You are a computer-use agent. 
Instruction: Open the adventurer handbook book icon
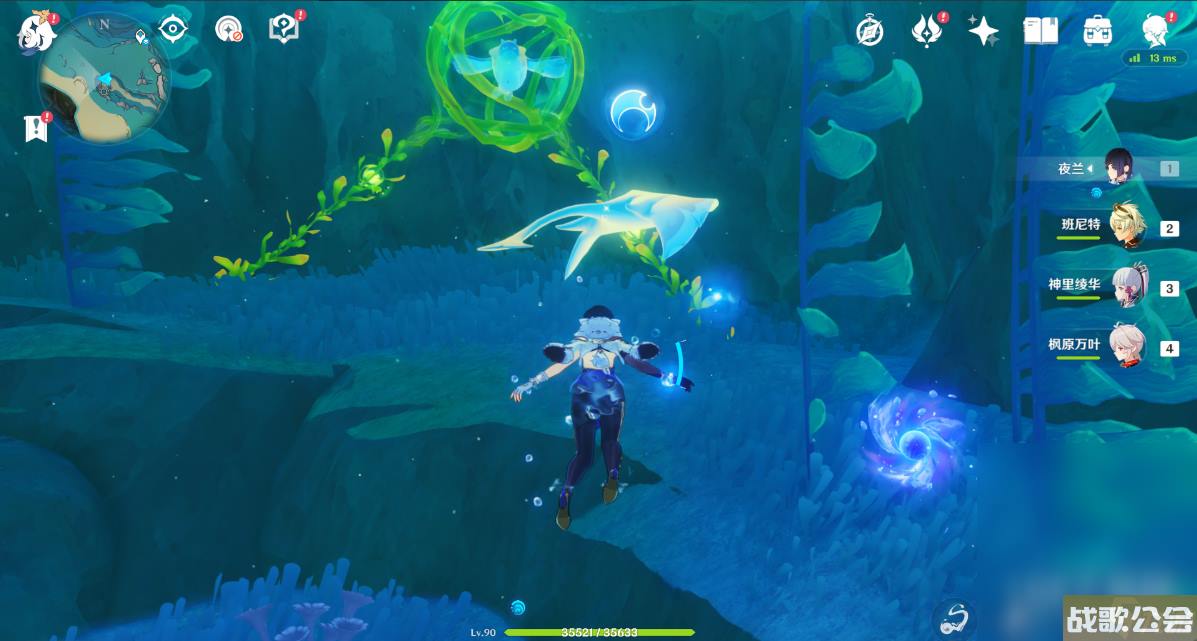1040,31
